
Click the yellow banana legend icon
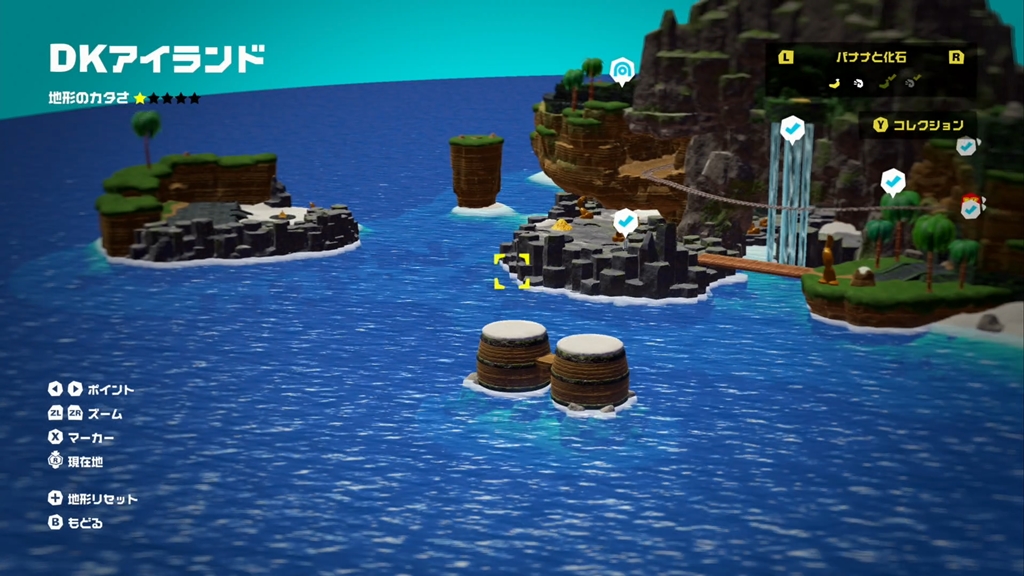pyautogui.click(x=832, y=84)
